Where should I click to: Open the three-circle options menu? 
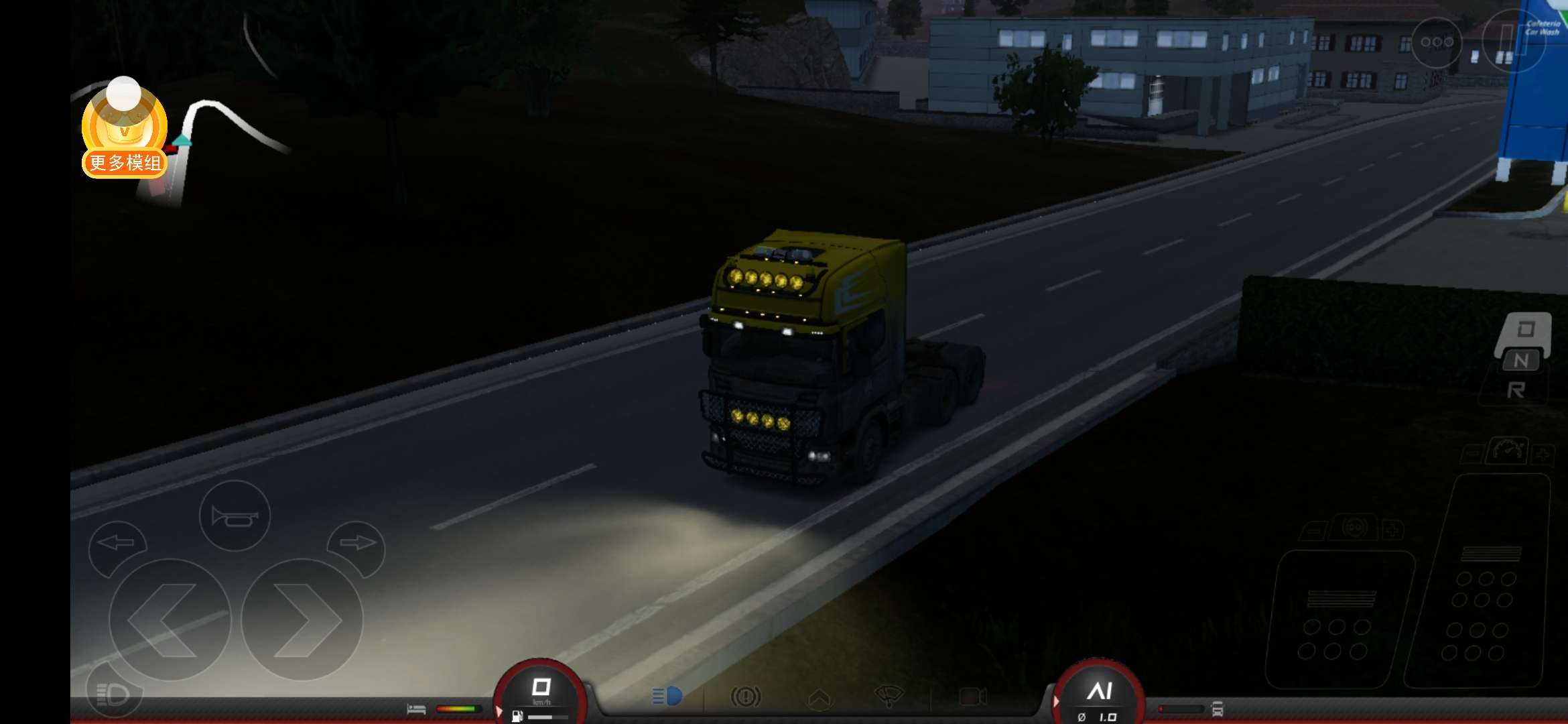point(1437,42)
